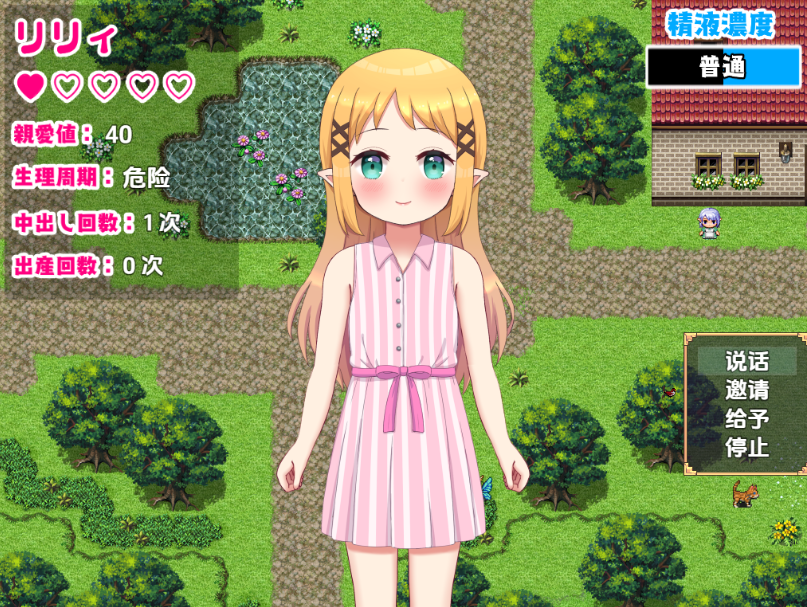Choose 邀请 from the command menu
Viewport: 807px width, 607px height.
747,390
